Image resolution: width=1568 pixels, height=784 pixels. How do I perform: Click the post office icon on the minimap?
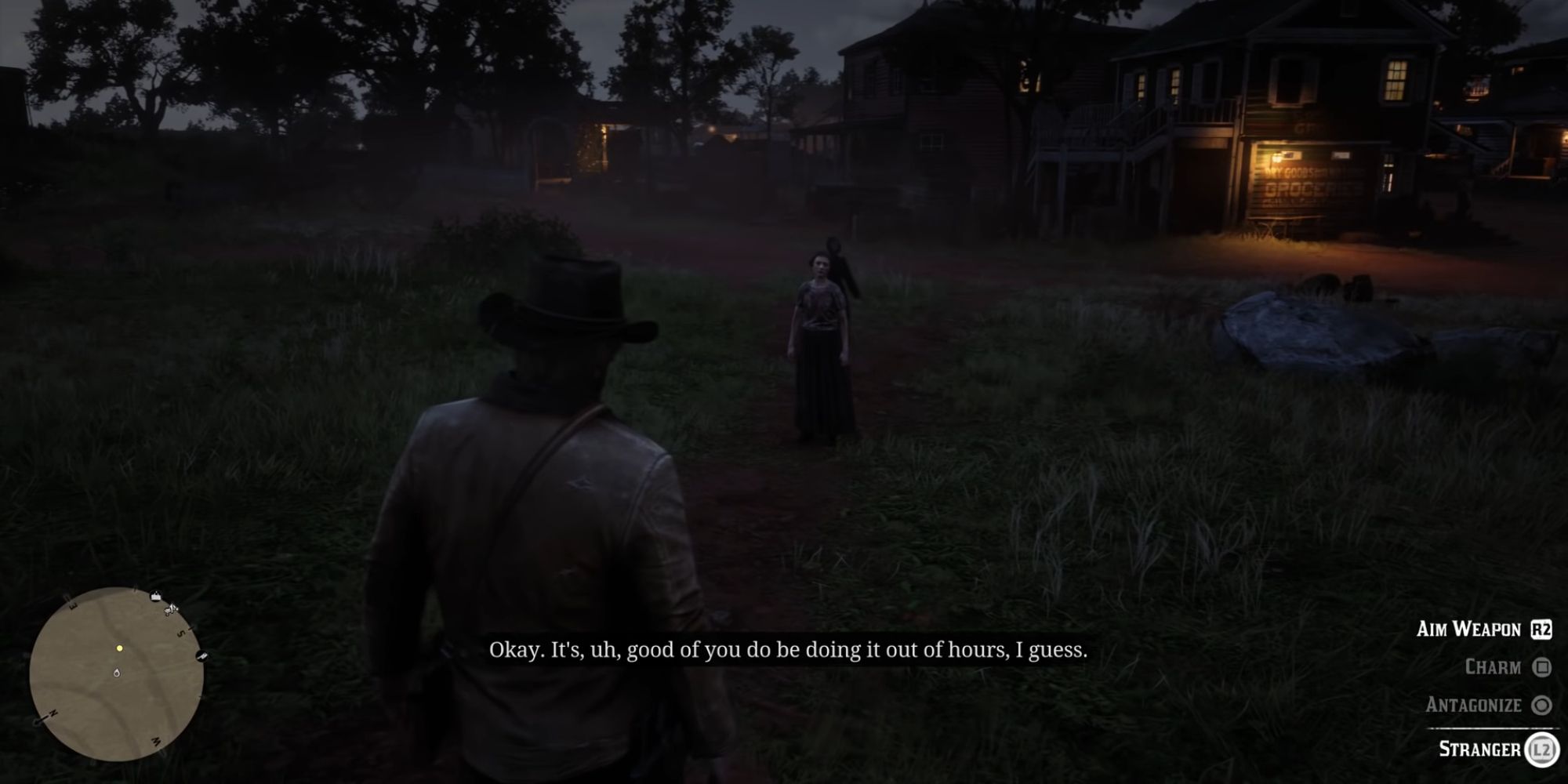click(x=170, y=611)
